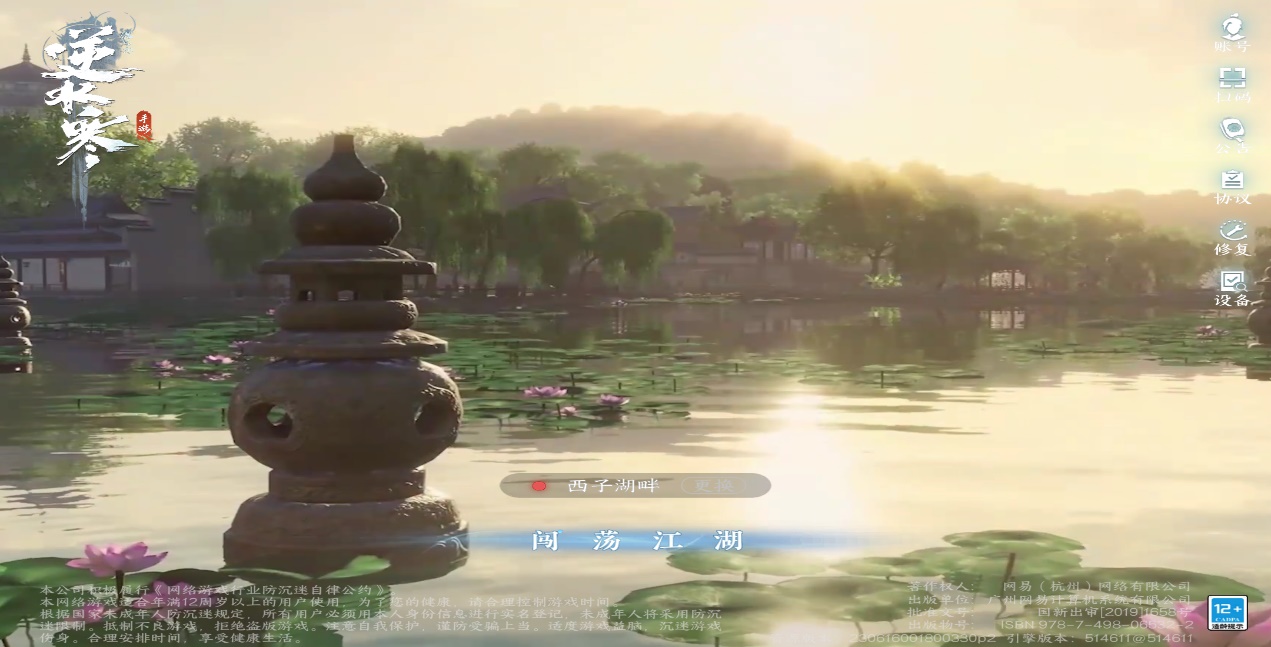Open the 设备 device check icon
The width and height of the screenshot is (1271, 647).
point(1232,288)
